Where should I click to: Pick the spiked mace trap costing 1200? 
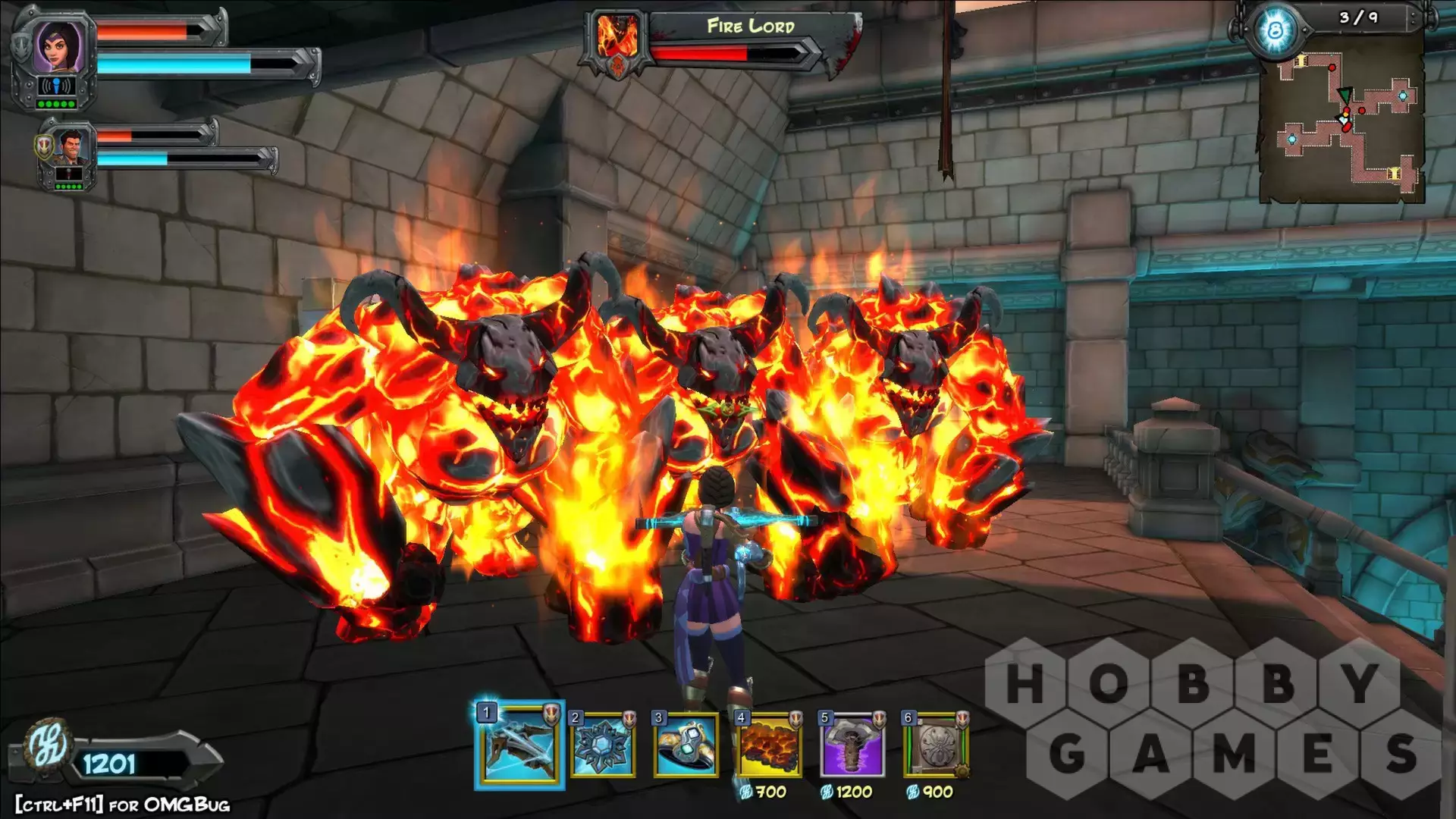click(x=852, y=746)
